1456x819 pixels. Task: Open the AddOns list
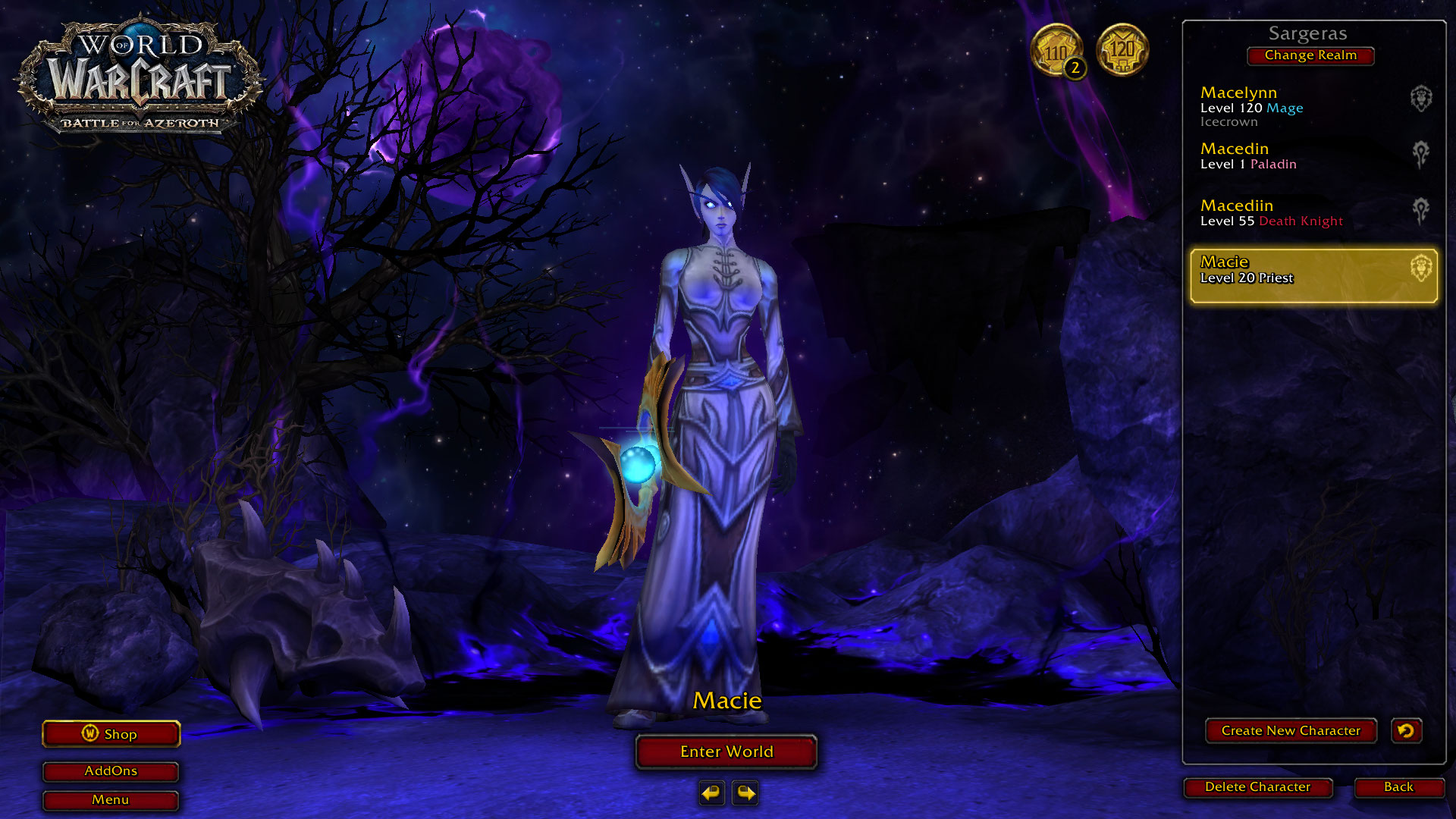click(111, 771)
